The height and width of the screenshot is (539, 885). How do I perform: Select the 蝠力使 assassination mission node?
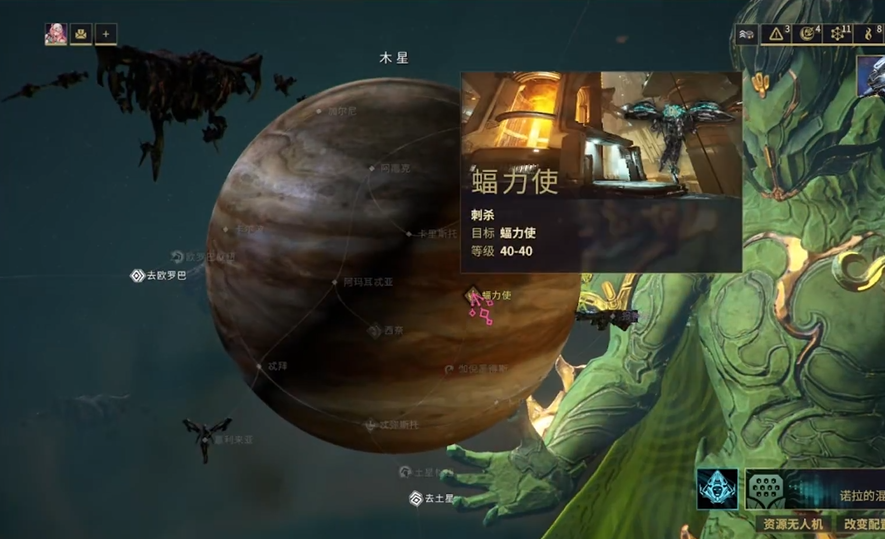[473, 295]
